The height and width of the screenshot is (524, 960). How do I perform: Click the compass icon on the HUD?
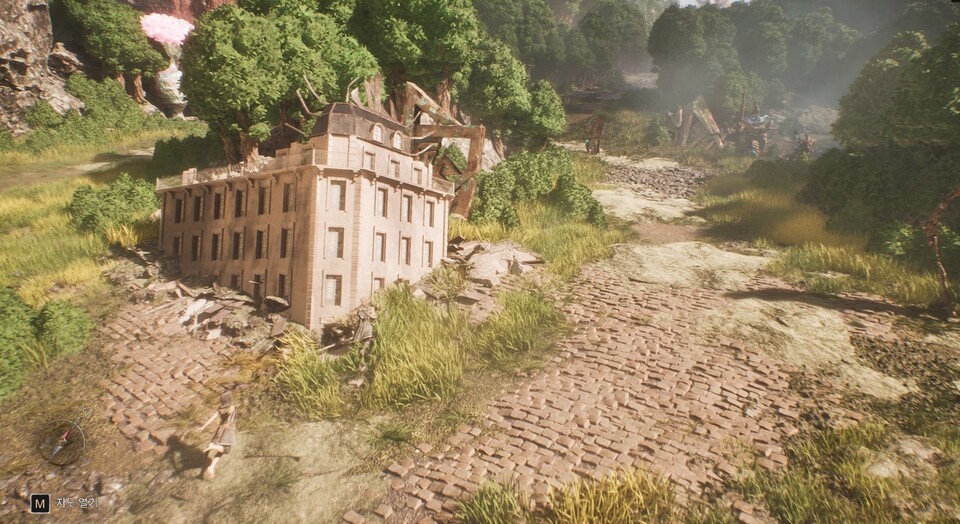(x=62, y=441)
